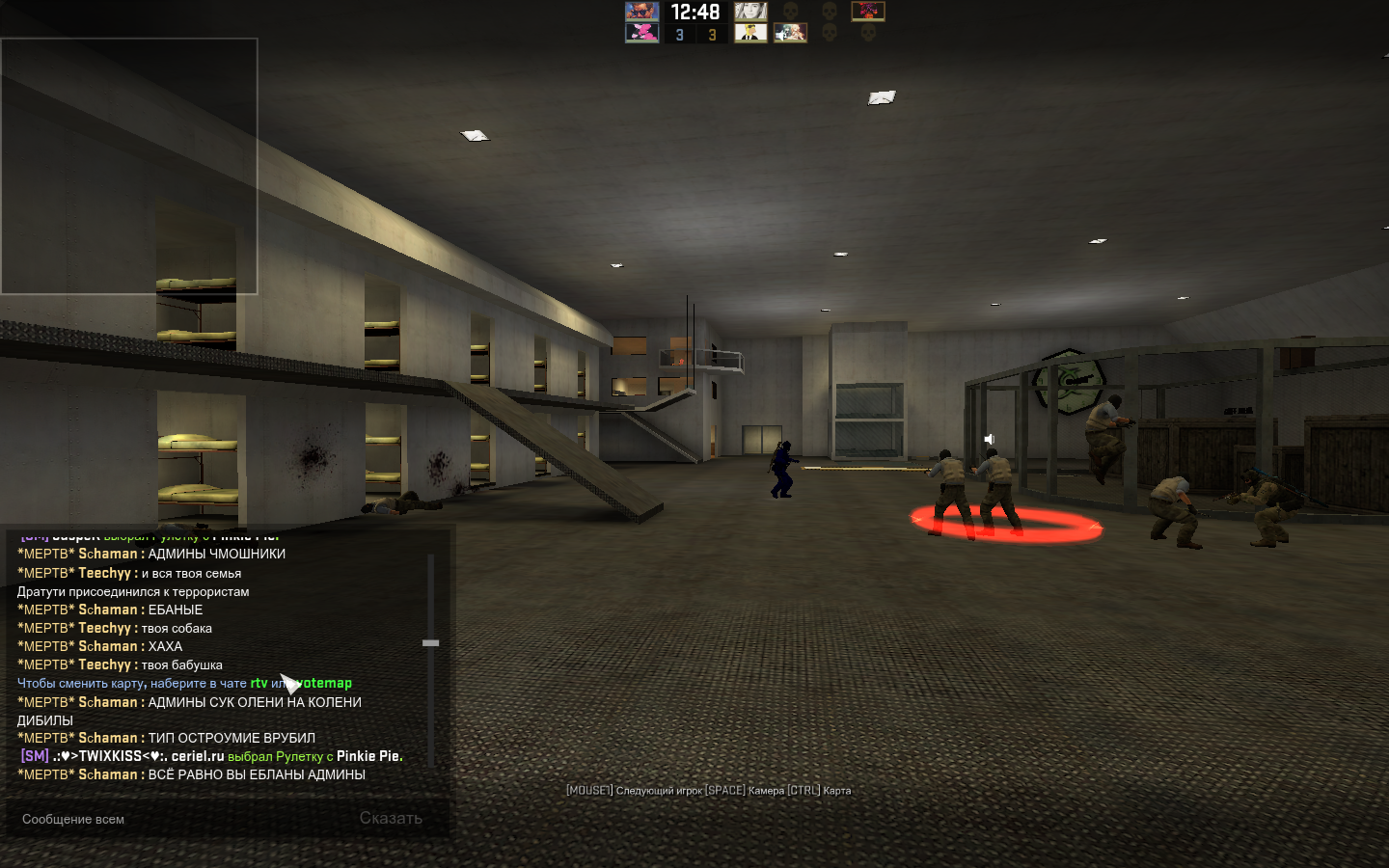The height and width of the screenshot is (868, 1389).
Task: Select the pink pony player avatar
Action: pyautogui.click(x=641, y=33)
